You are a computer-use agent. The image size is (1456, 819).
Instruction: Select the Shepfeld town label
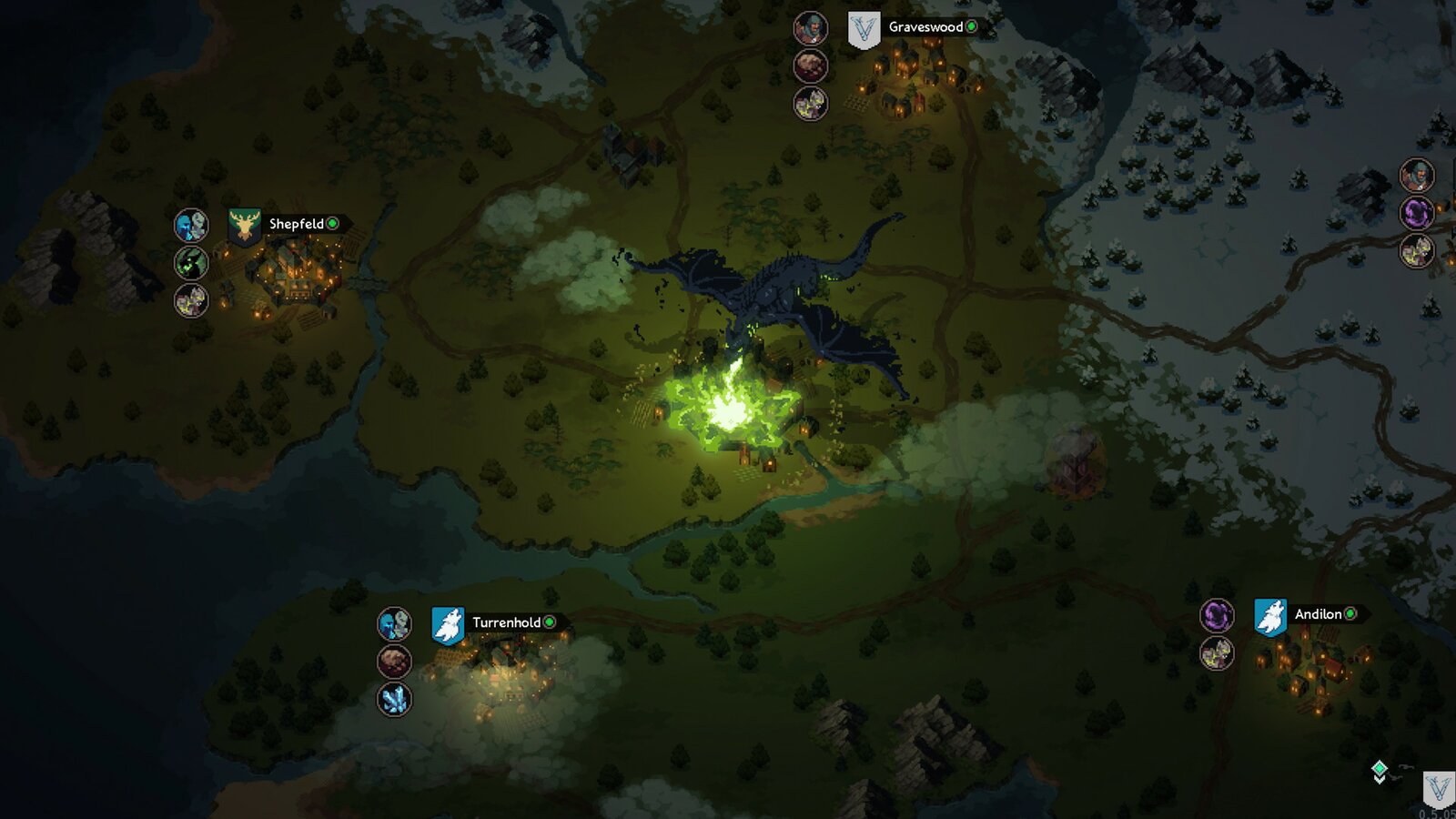pyautogui.click(x=297, y=224)
